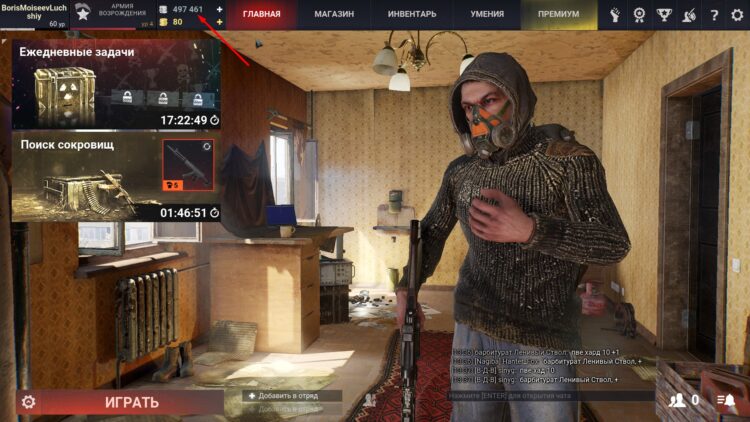
Task: Switch to the ГЛАВНАЯ tab
Action: (x=261, y=14)
